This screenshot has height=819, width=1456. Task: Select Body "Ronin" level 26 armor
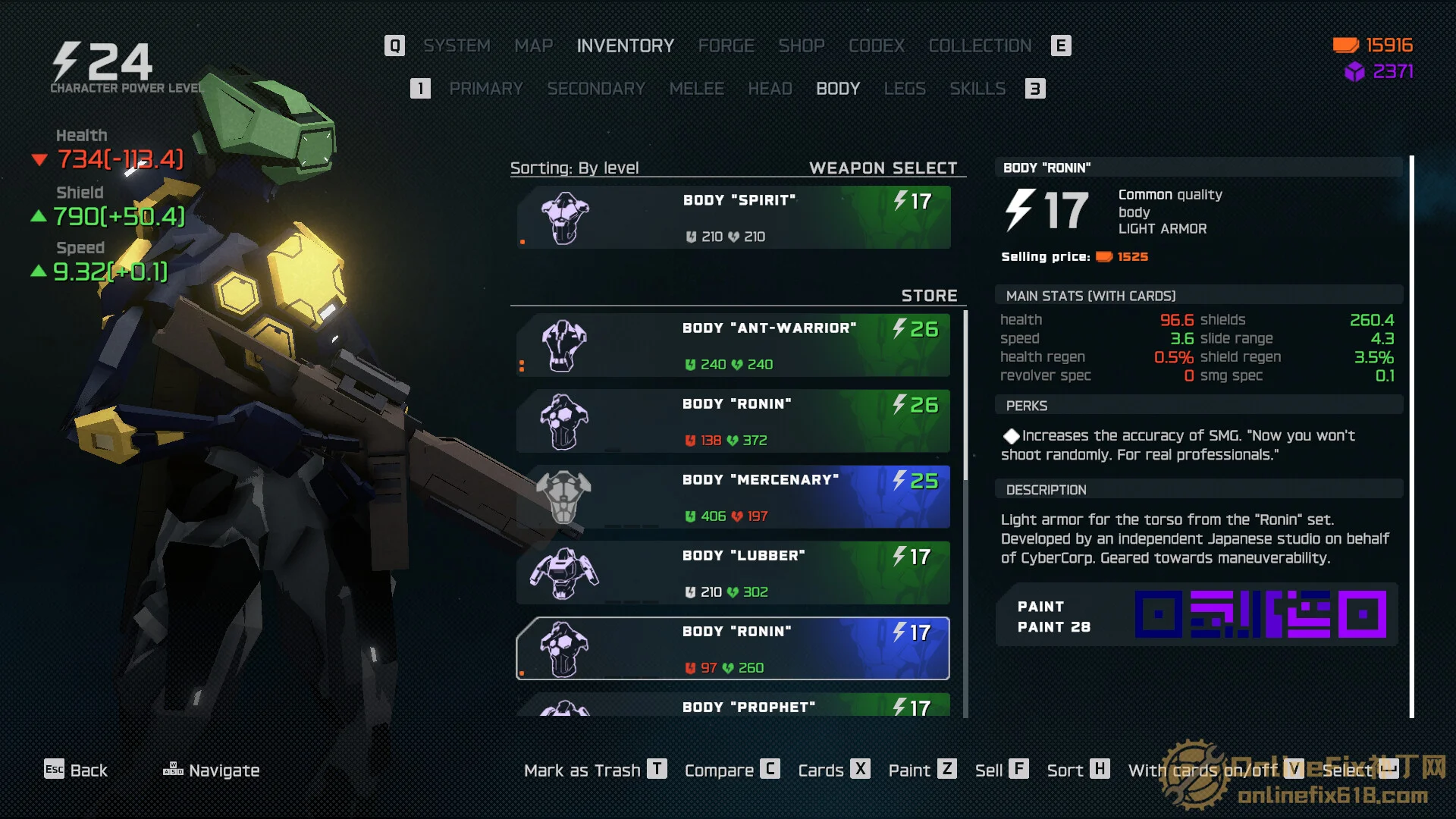tap(733, 422)
